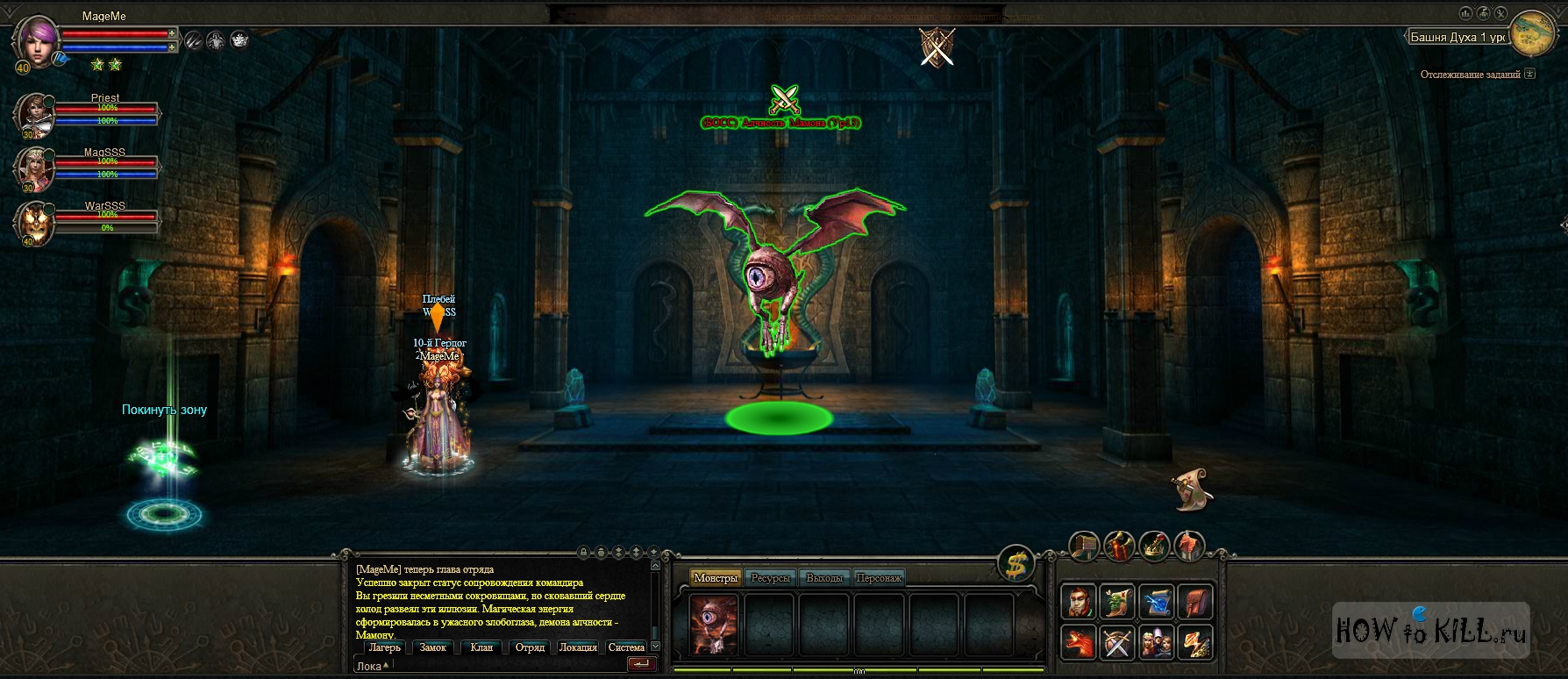The height and width of the screenshot is (679, 1568).
Task: Open the crown and scepter menu
Action: [1154, 546]
